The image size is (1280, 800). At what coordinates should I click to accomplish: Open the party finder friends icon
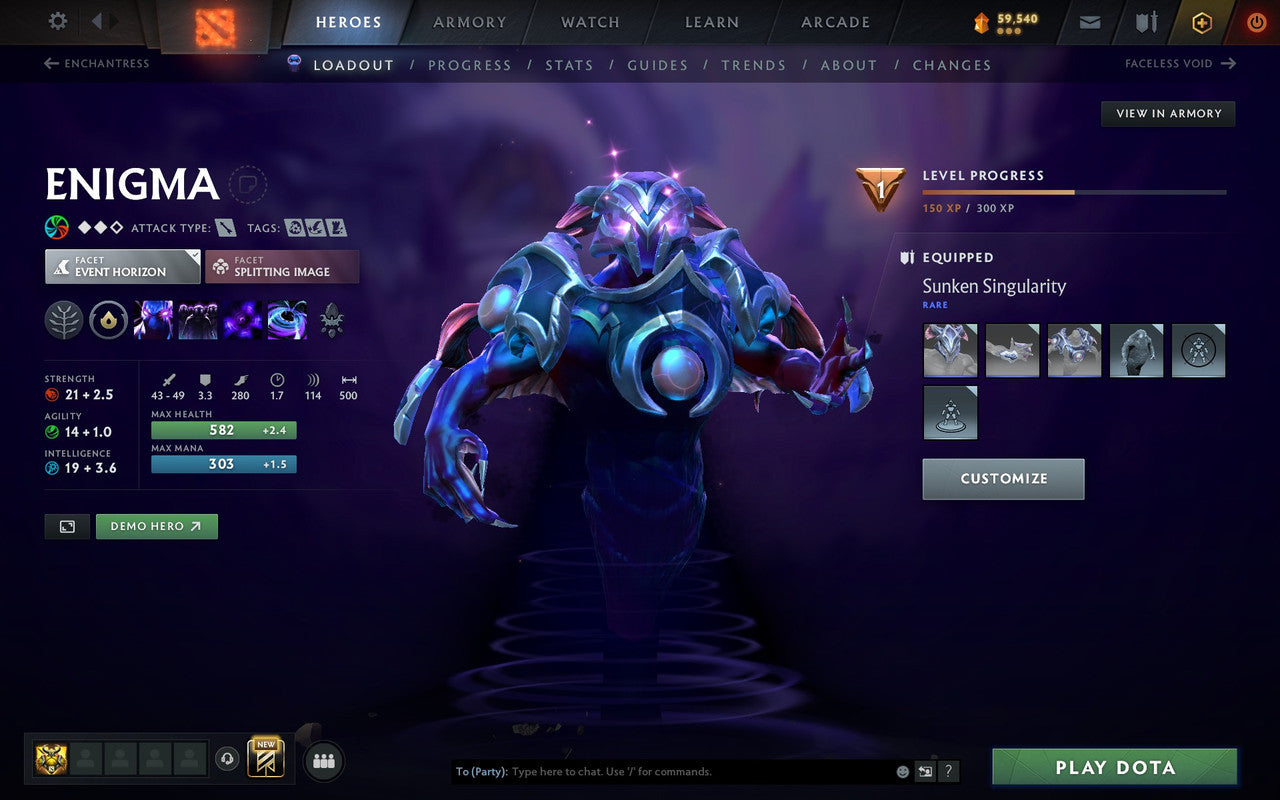pos(324,760)
